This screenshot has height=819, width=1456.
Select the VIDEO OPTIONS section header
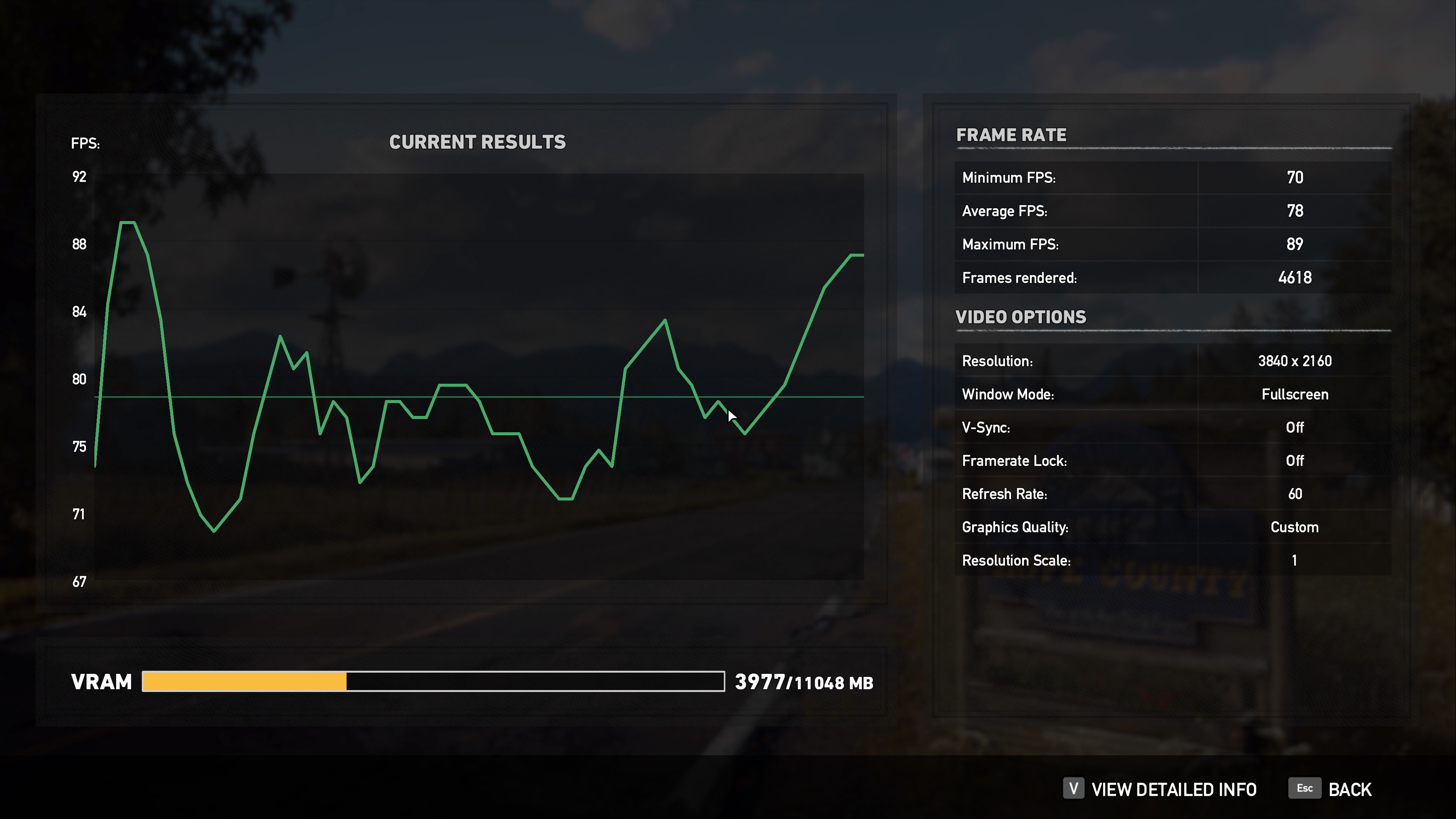click(x=1021, y=317)
